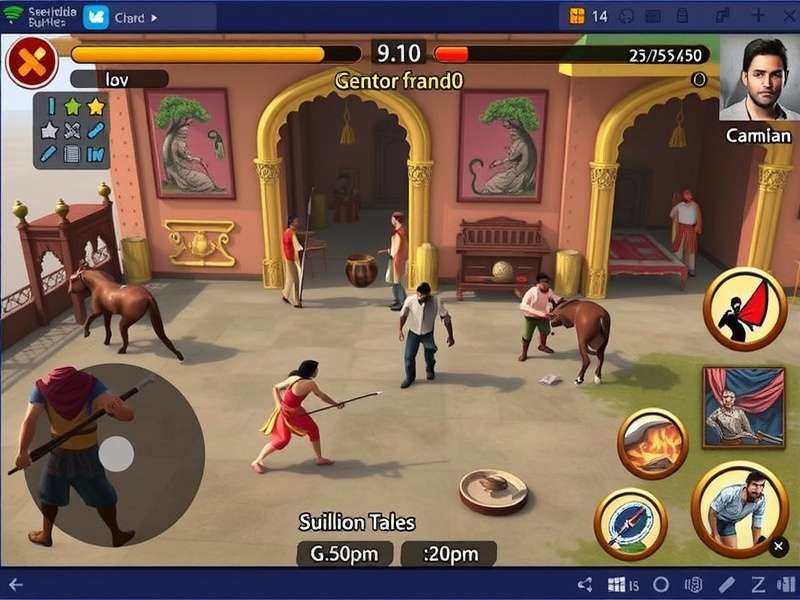Open the orange grid icon showing 14
This screenshot has width=800, height=600.
577,16
